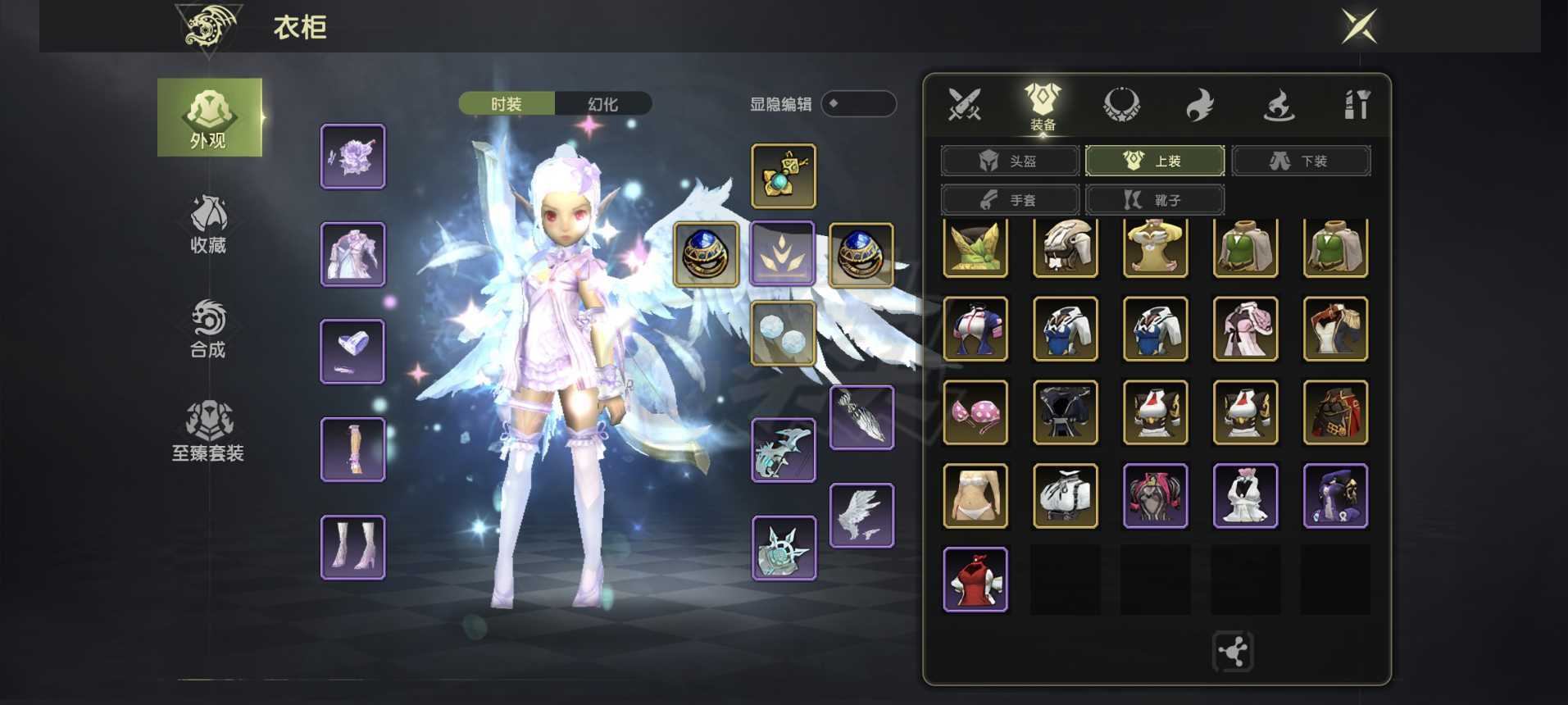1568x705 pixels.
Task: Open the 外观 appearance menu
Action: [x=209, y=118]
